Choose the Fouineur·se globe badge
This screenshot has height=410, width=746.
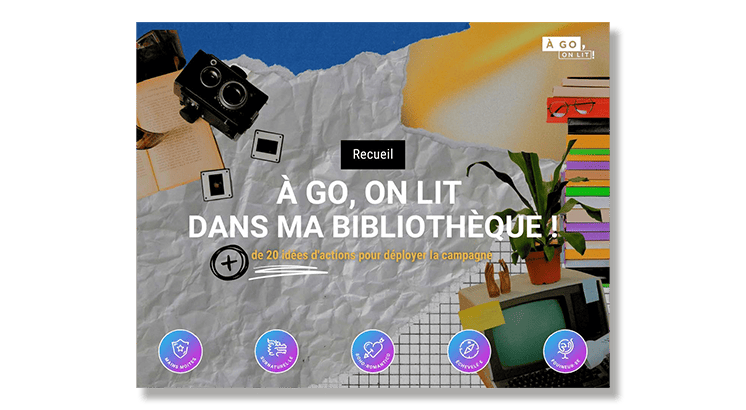pyautogui.click(x=565, y=351)
